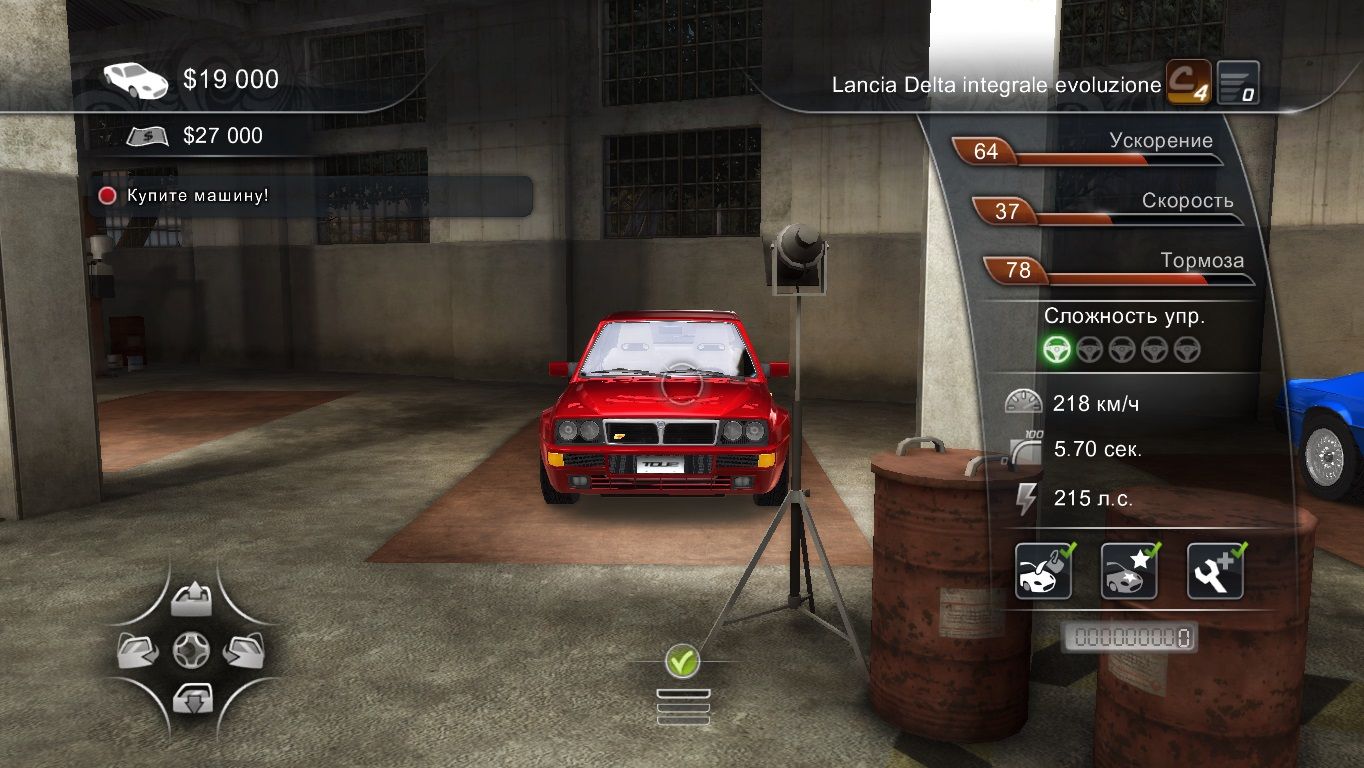Click the trunk-up arrow on the car control pad
Screen dimensions: 1364x768
190,601
